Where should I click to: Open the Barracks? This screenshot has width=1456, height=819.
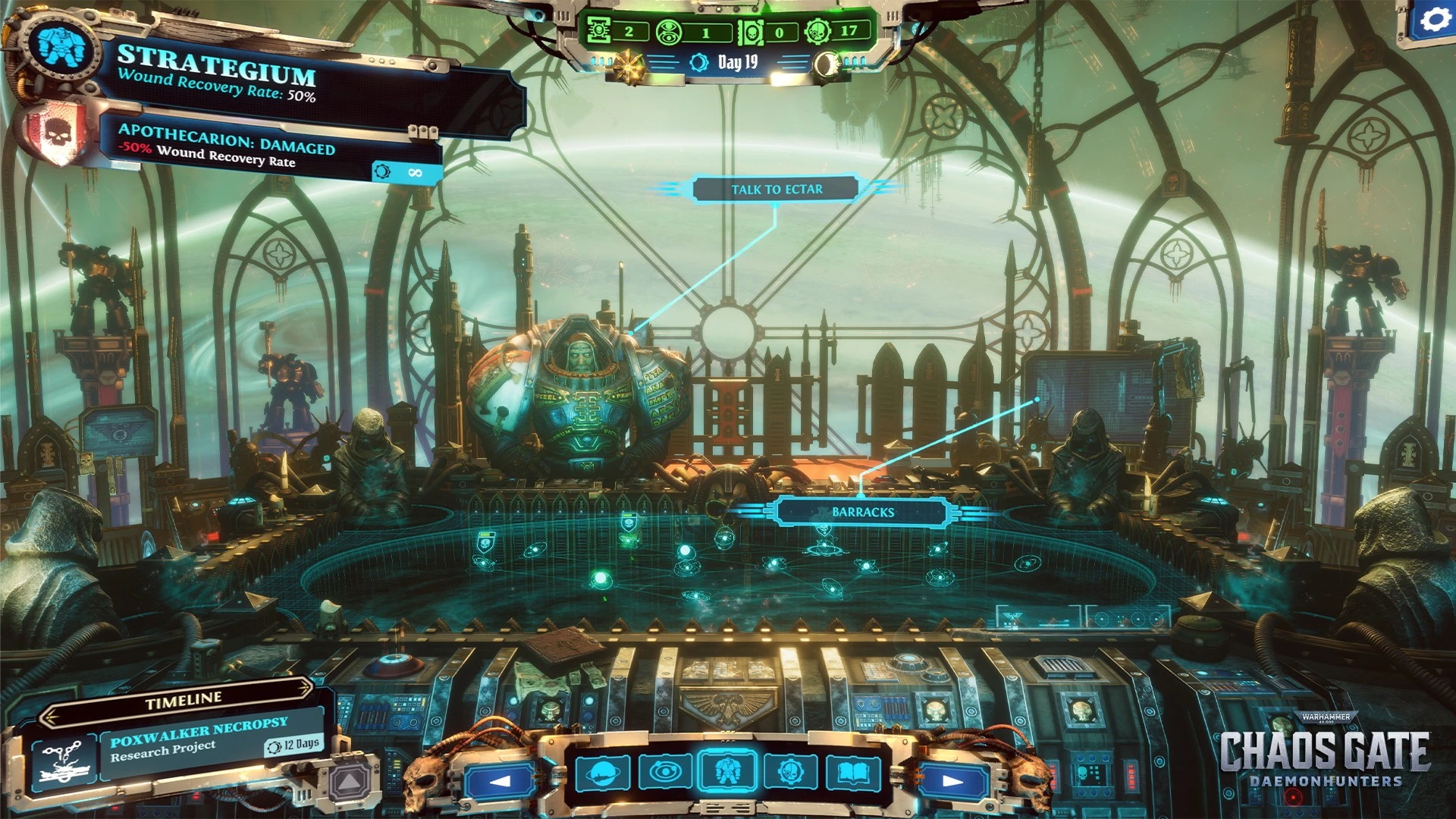[862, 513]
